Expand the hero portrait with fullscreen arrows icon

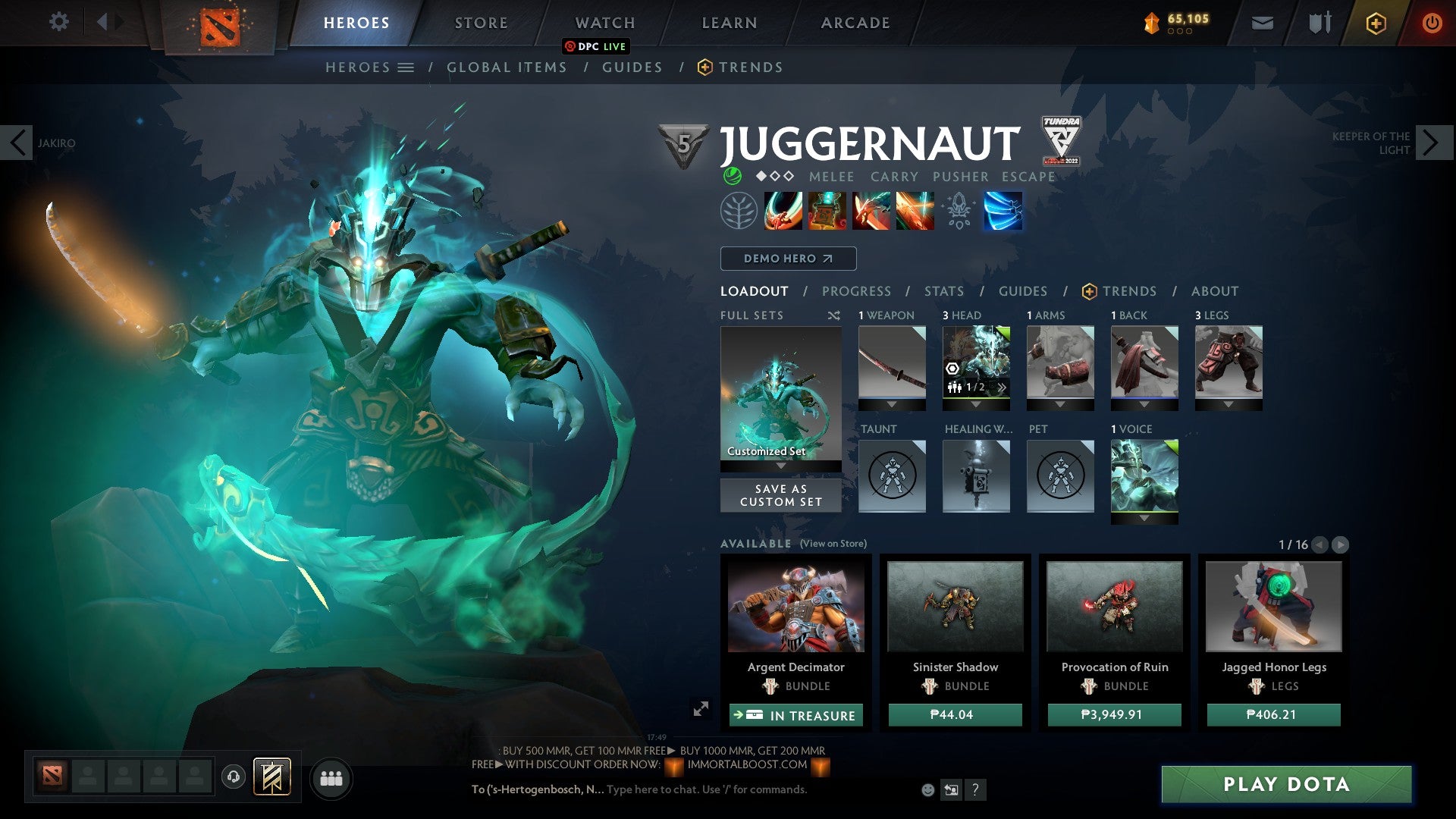[700, 708]
